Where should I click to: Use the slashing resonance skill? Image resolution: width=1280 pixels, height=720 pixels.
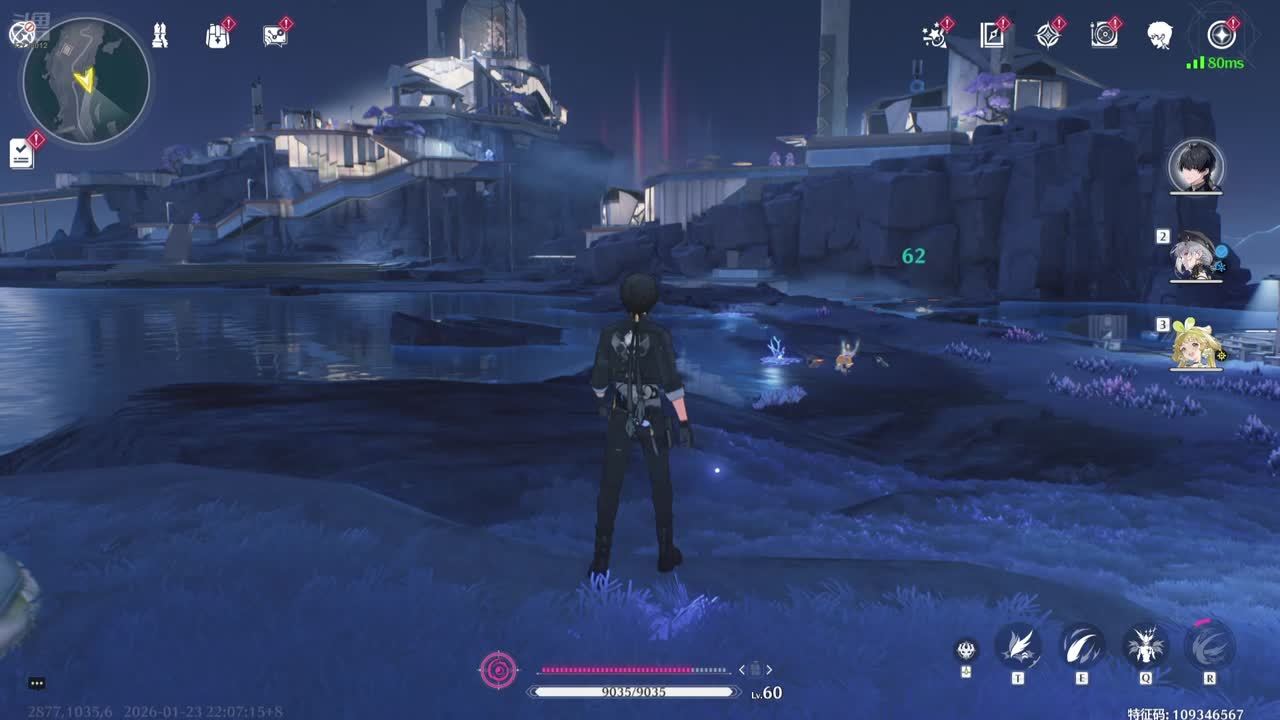pyautogui.click(x=1081, y=645)
